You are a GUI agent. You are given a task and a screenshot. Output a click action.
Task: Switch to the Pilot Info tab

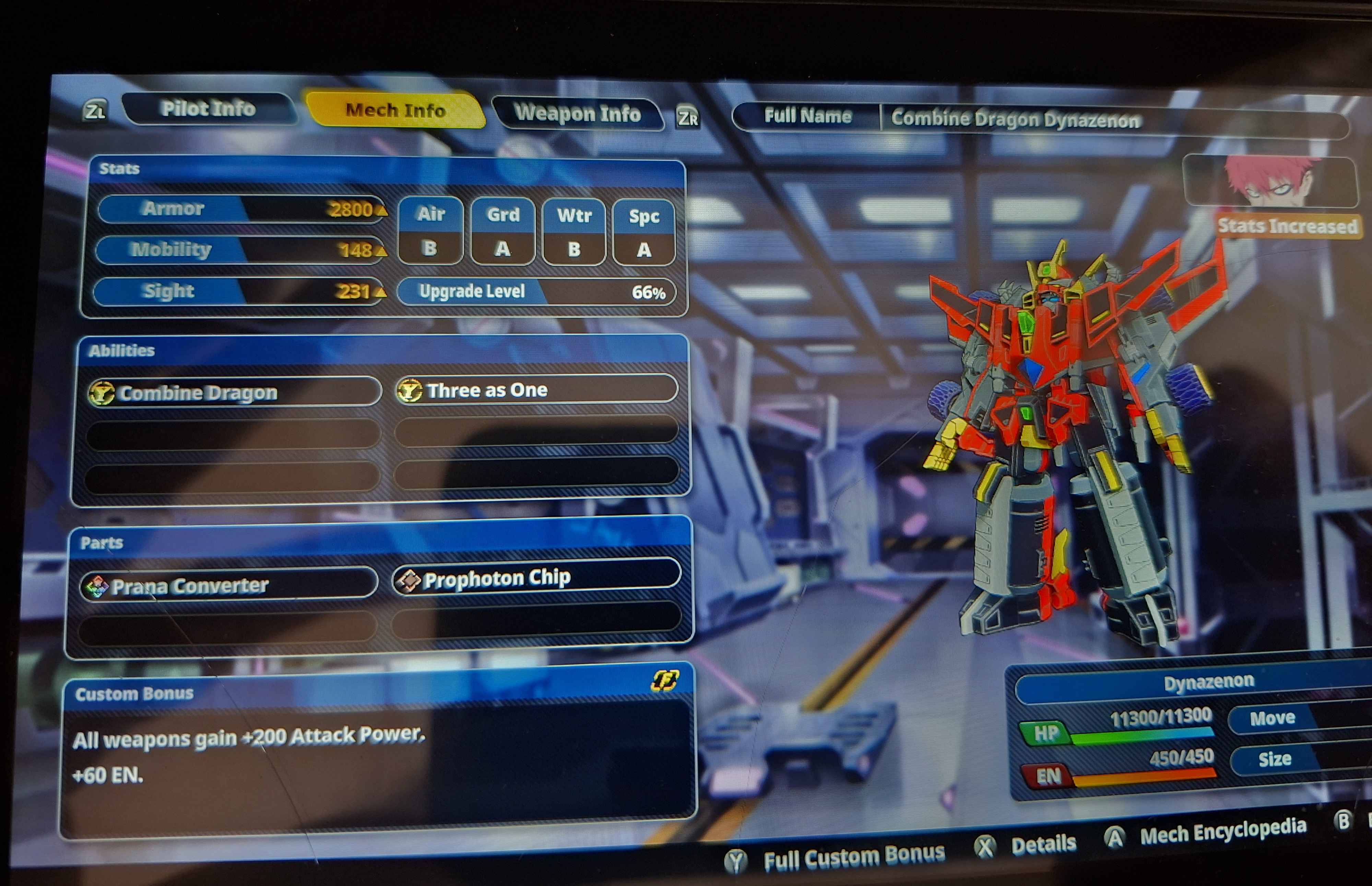(208, 108)
